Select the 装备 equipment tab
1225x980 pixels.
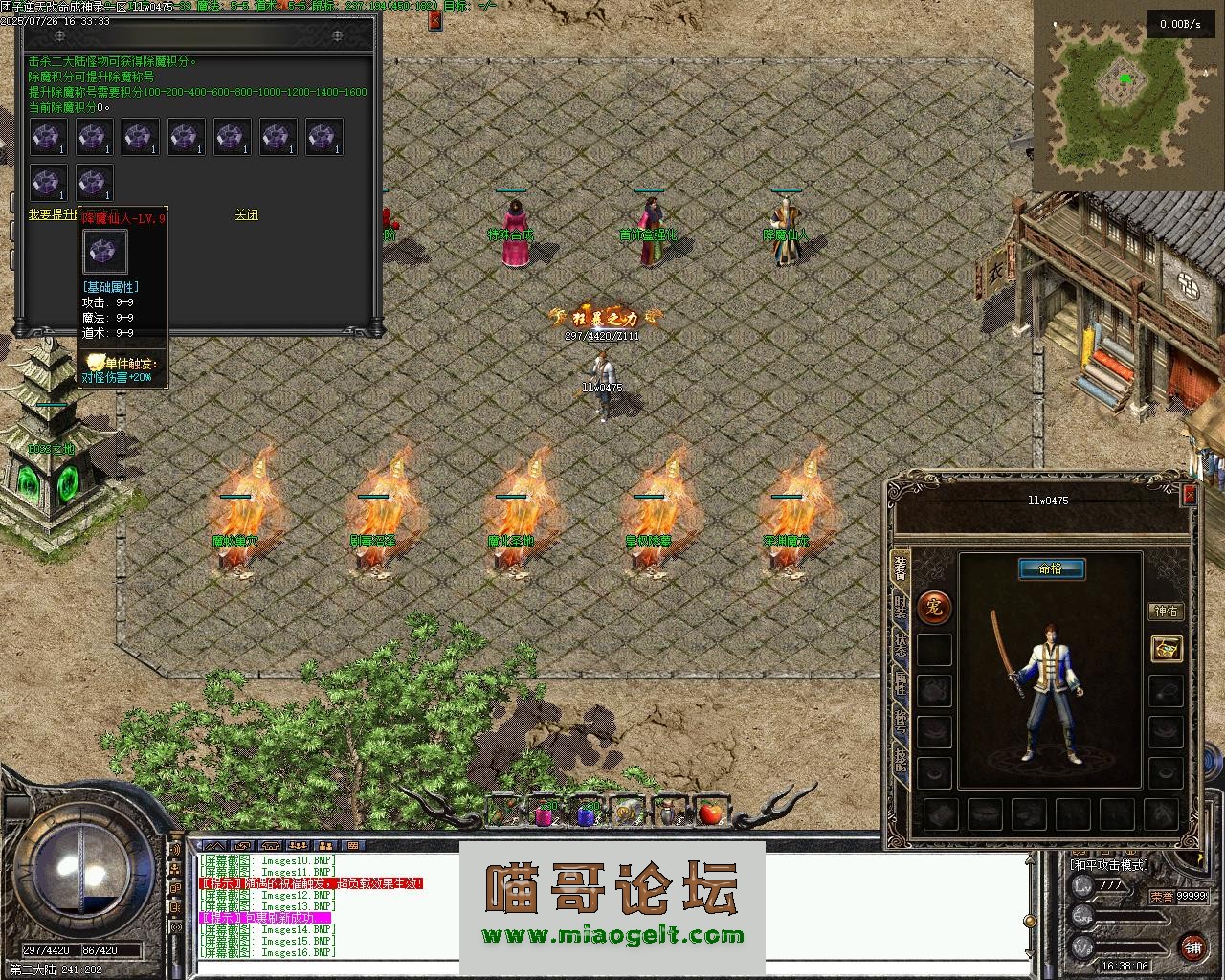tap(901, 568)
